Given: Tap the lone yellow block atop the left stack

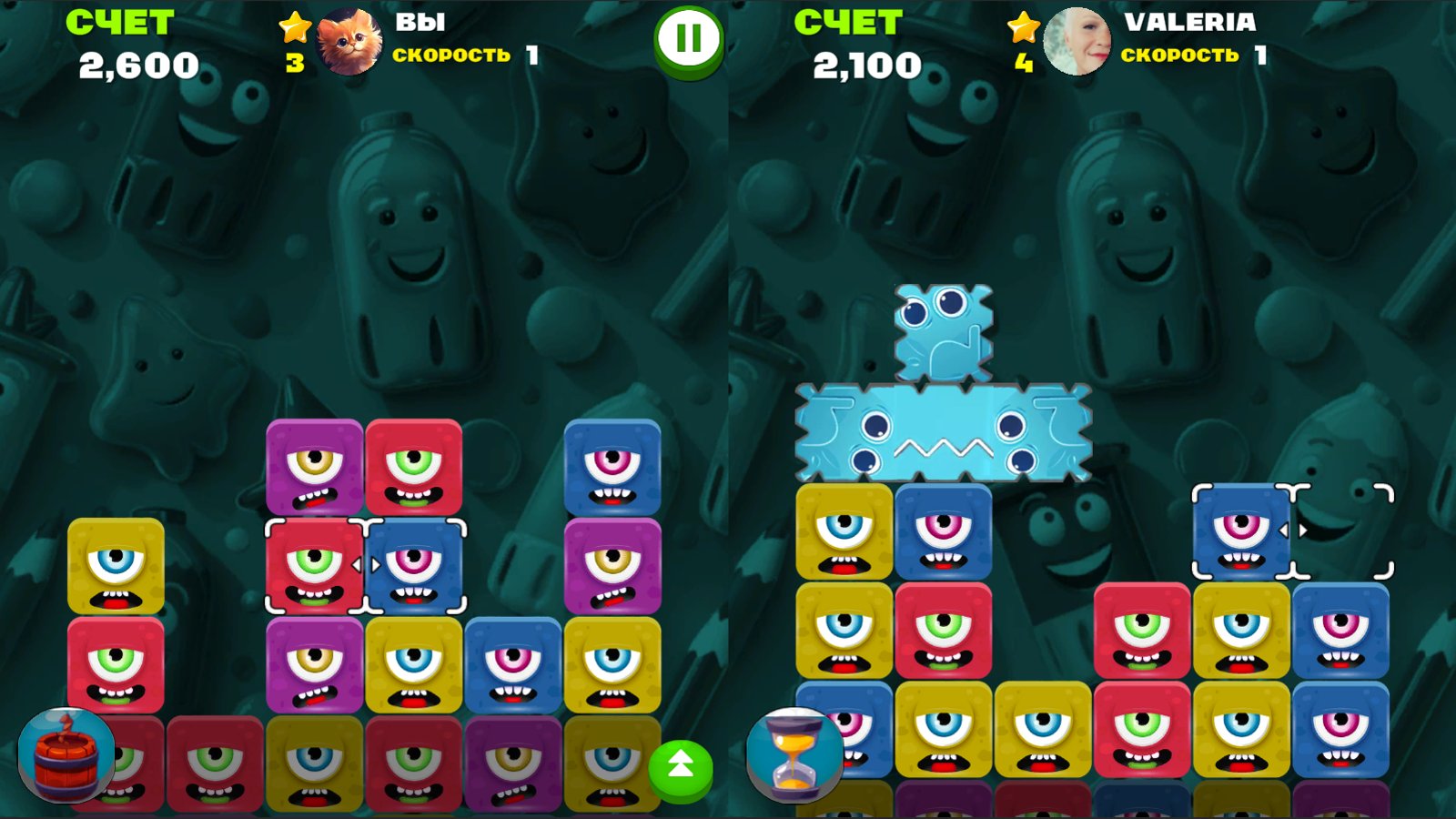Looking at the screenshot, I should (115, 564).
